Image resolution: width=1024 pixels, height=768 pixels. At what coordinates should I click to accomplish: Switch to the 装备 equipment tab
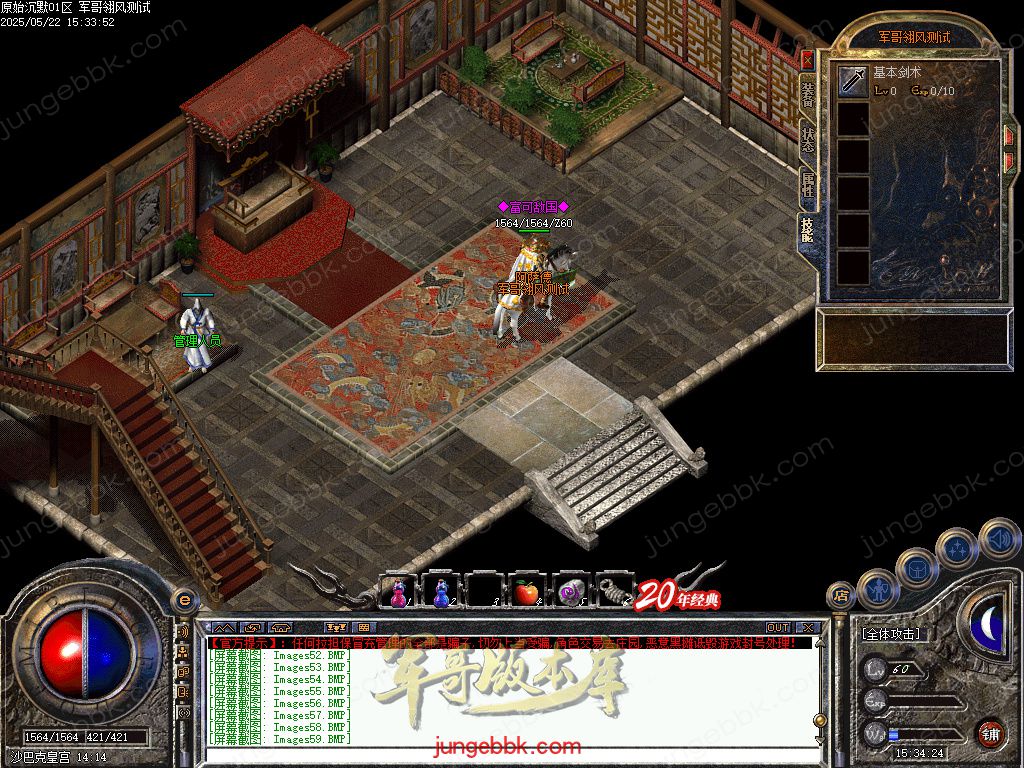click(x=807, y=96)
